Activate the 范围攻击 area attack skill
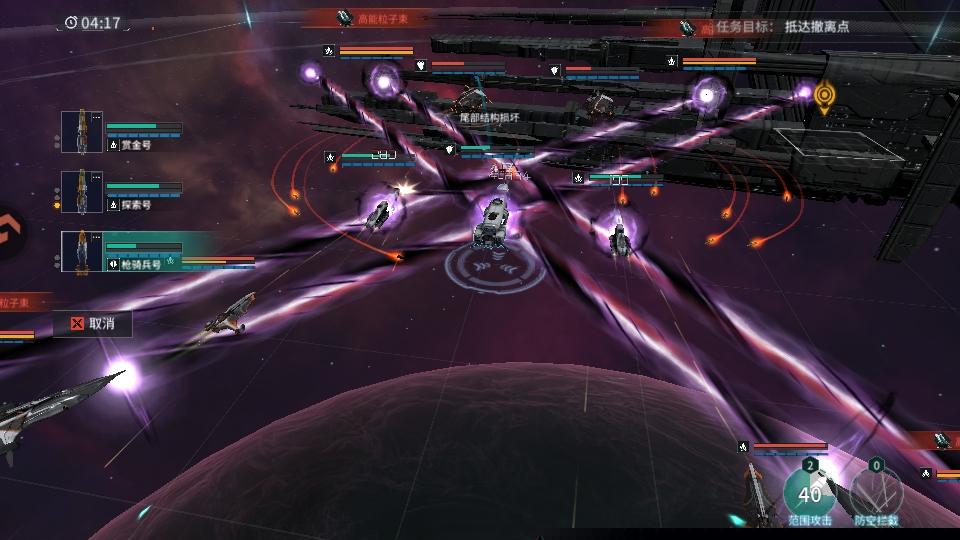 [809, 491]
